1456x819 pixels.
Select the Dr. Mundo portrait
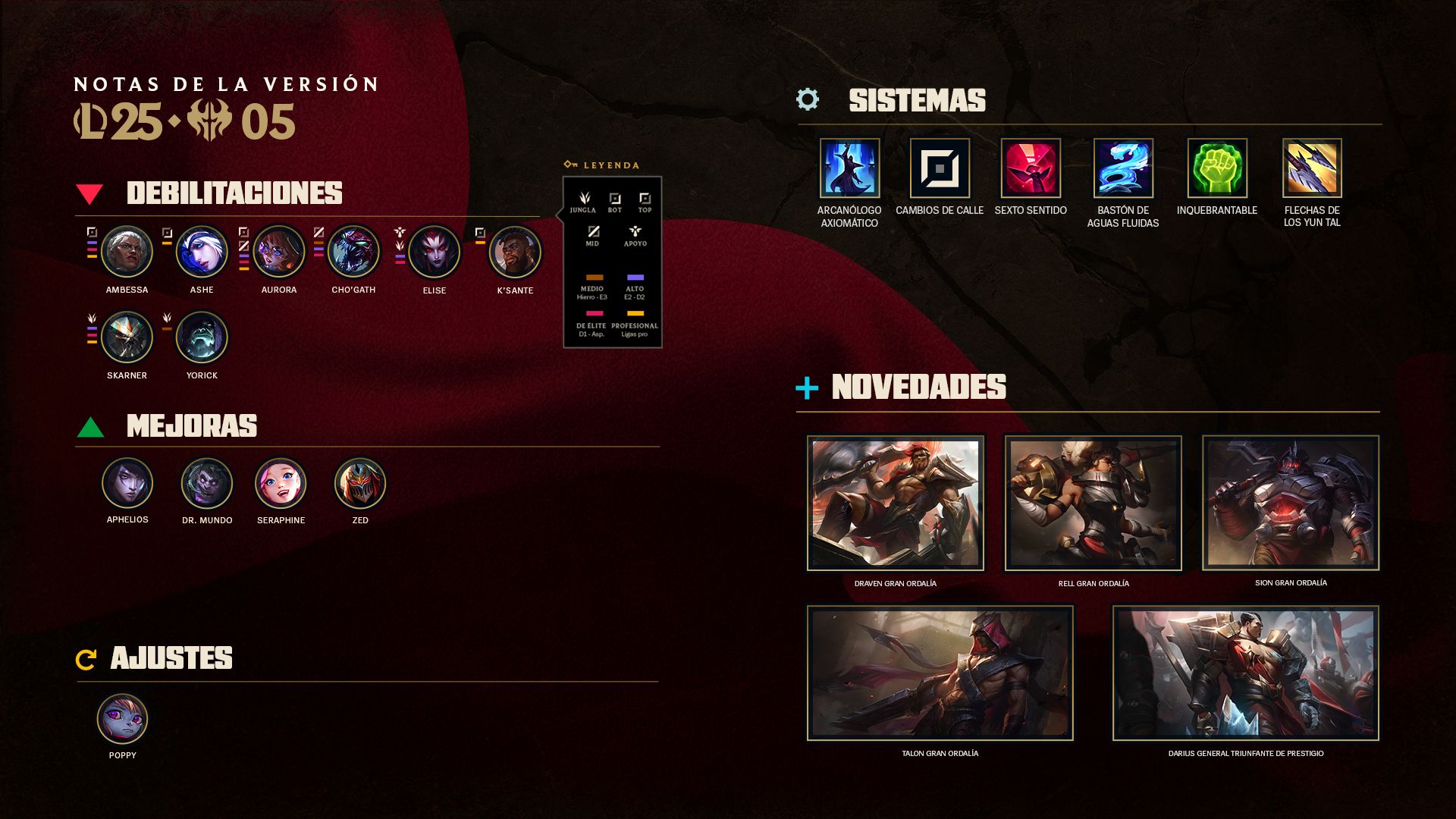point(206,484)
